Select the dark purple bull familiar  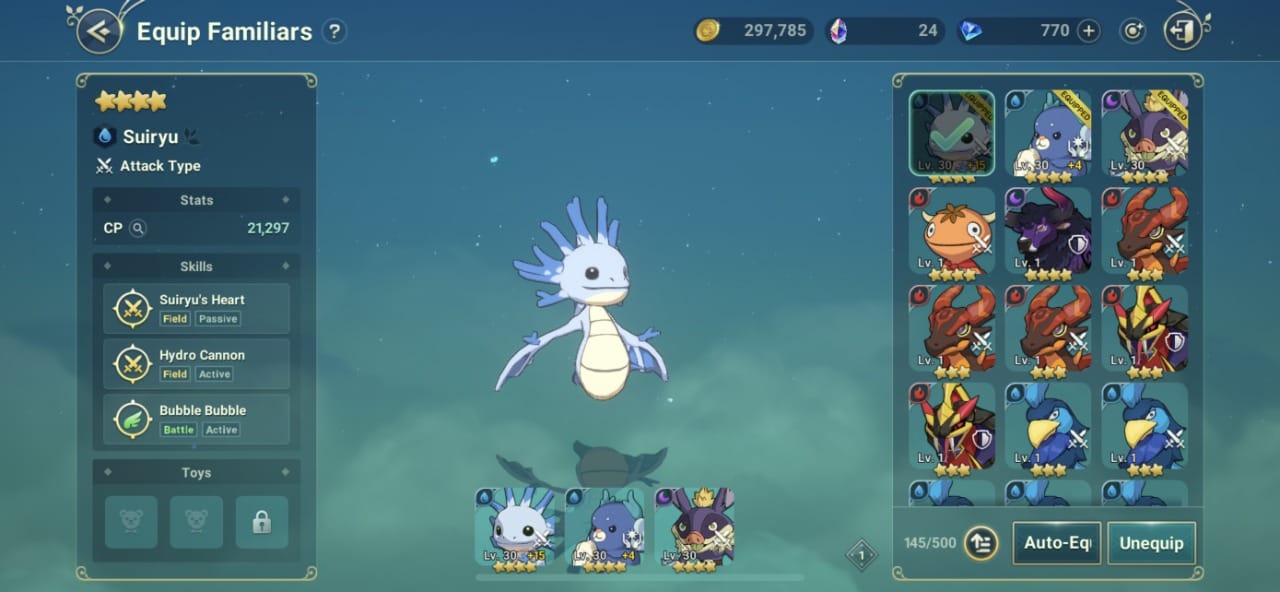1049,231
